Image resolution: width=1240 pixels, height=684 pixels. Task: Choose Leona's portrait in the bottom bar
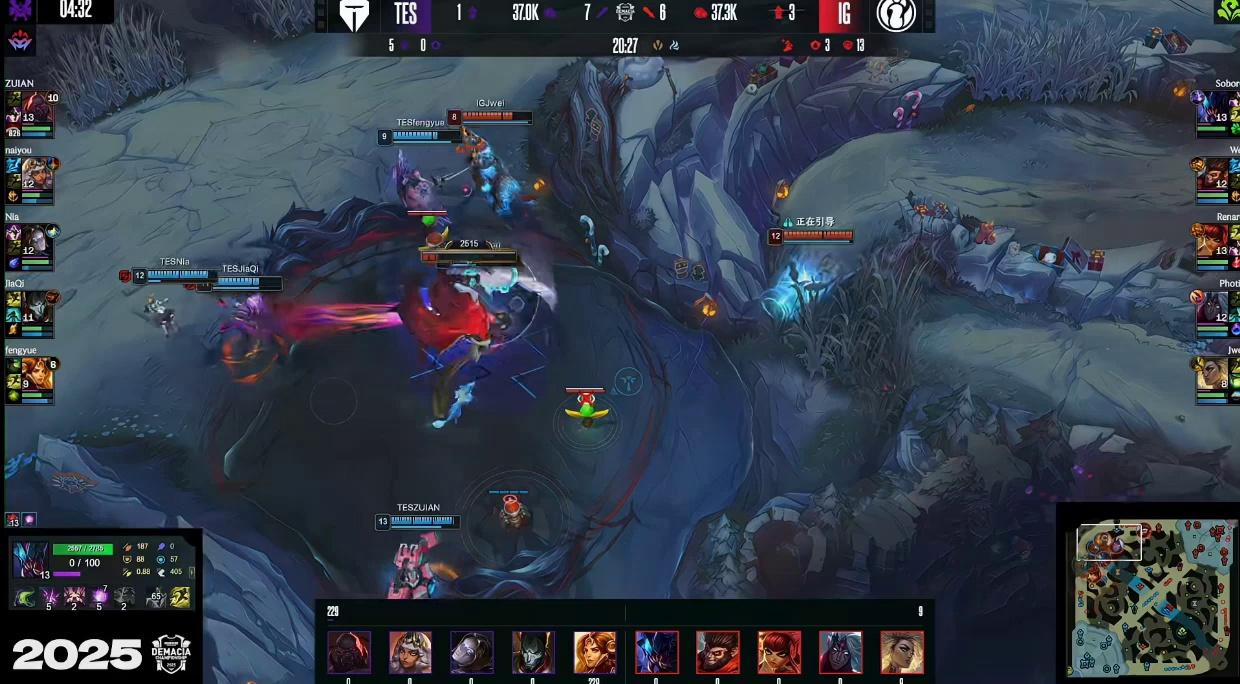point(595,652)
